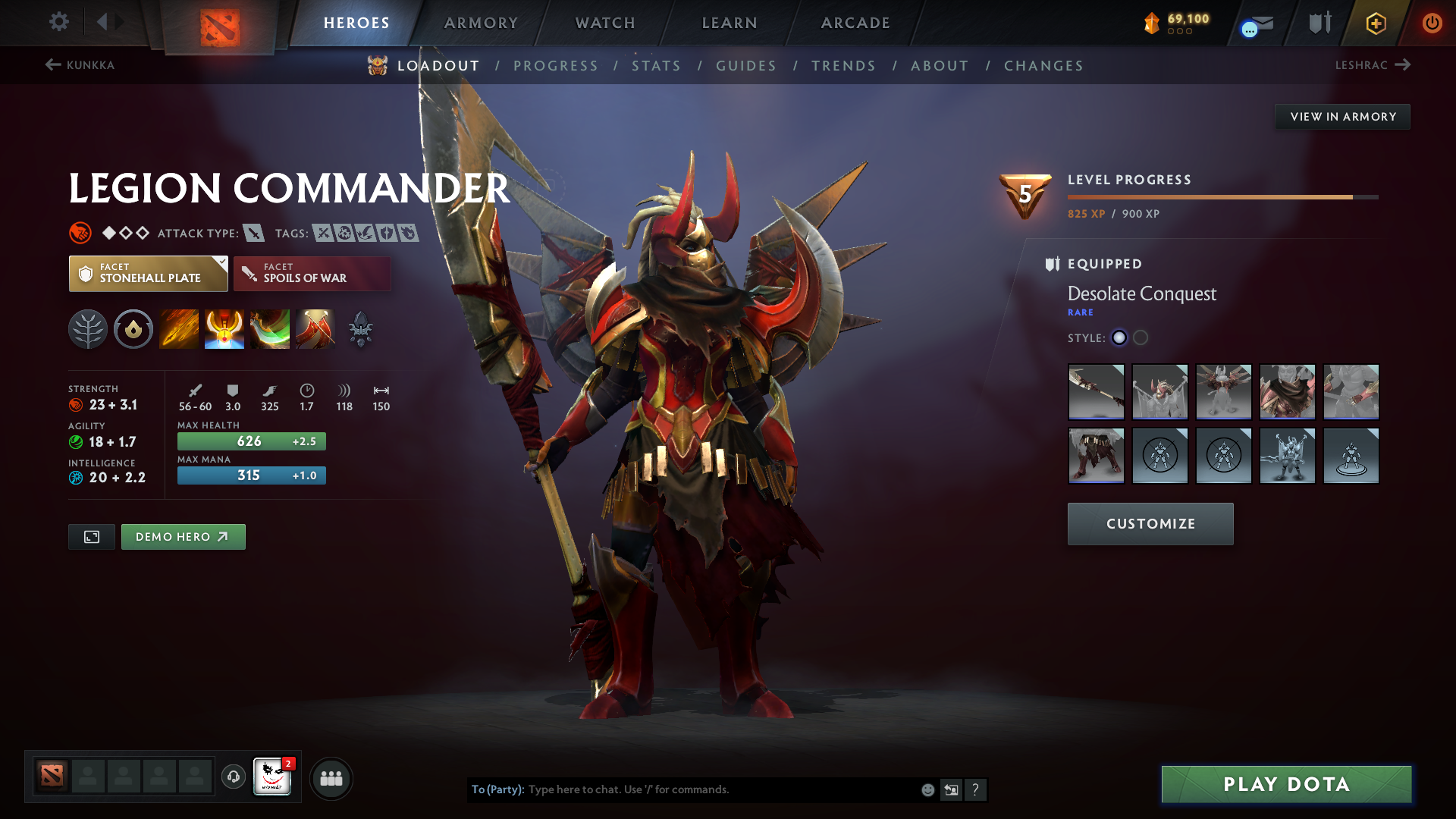Open the STATS section of hero page
The height and width of the screenshot is (819, 1456).
tap(657, 65)
